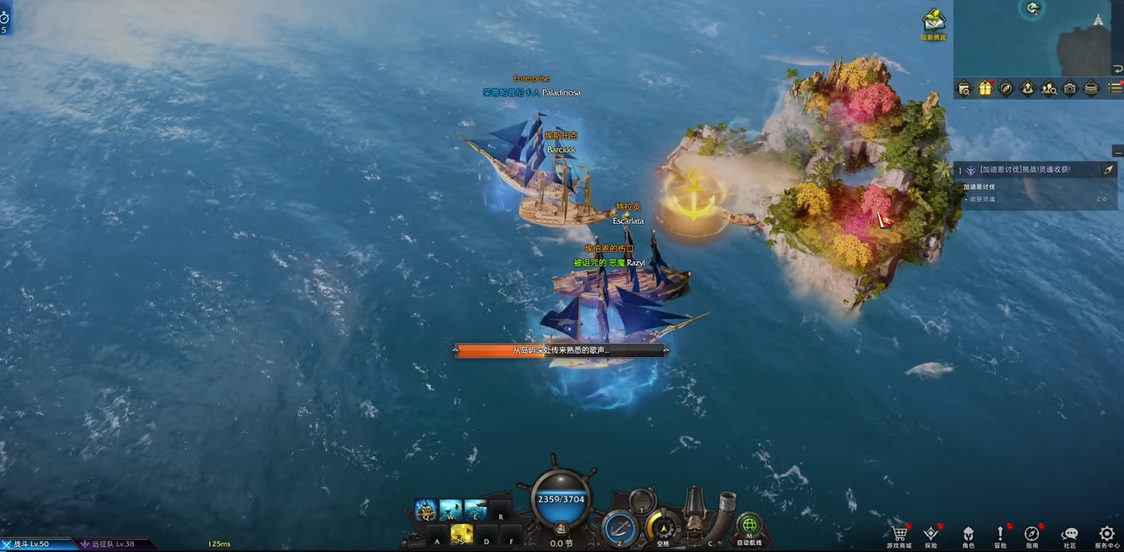Open the community (社区) chat menu
The width and height of the screenshot is (1124, 552).
pos(1069,534)
